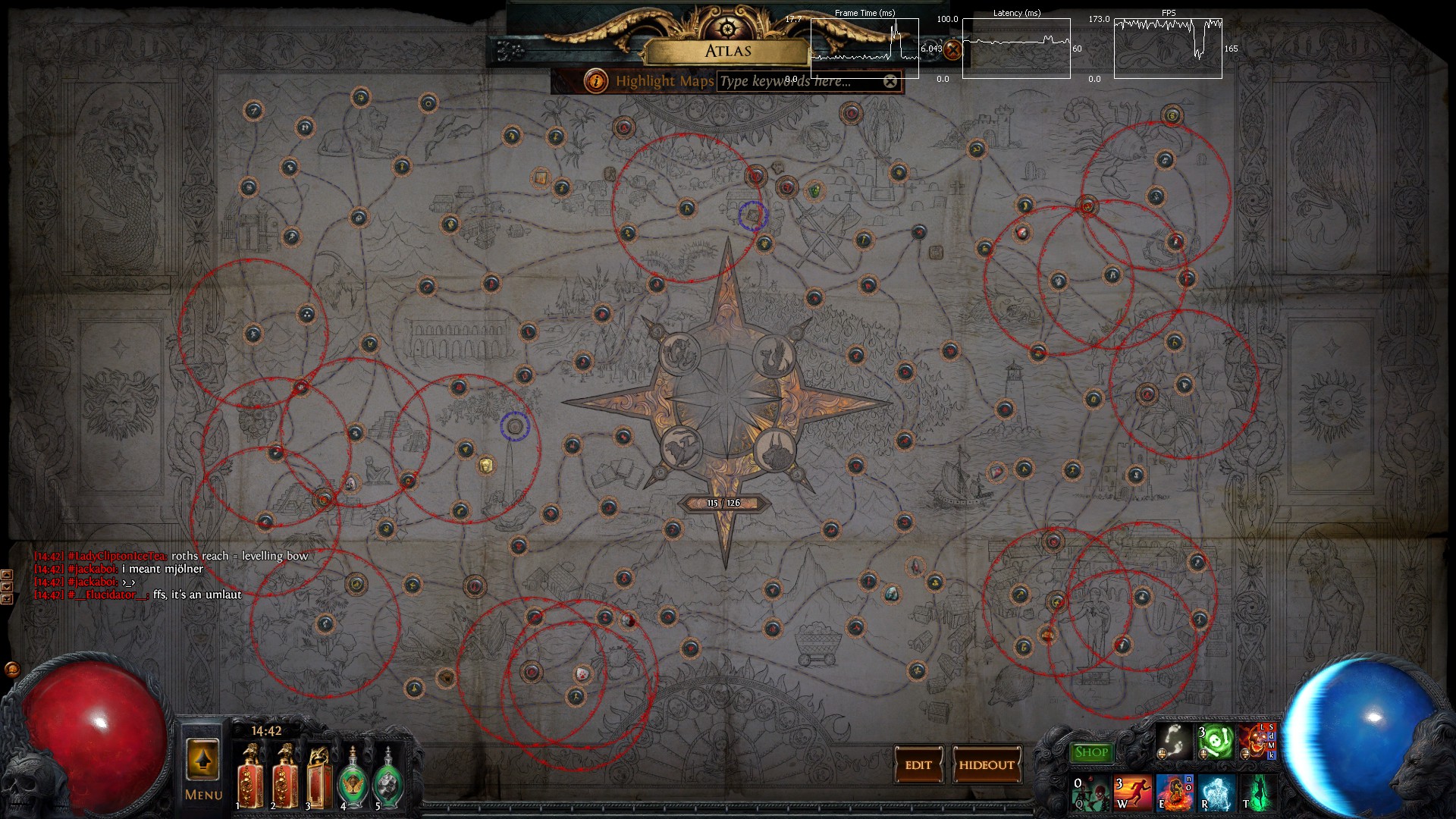Click the white footprints movement skill icon
This screenshot has width=1456, height=819.
click(x=1172, y=742)
